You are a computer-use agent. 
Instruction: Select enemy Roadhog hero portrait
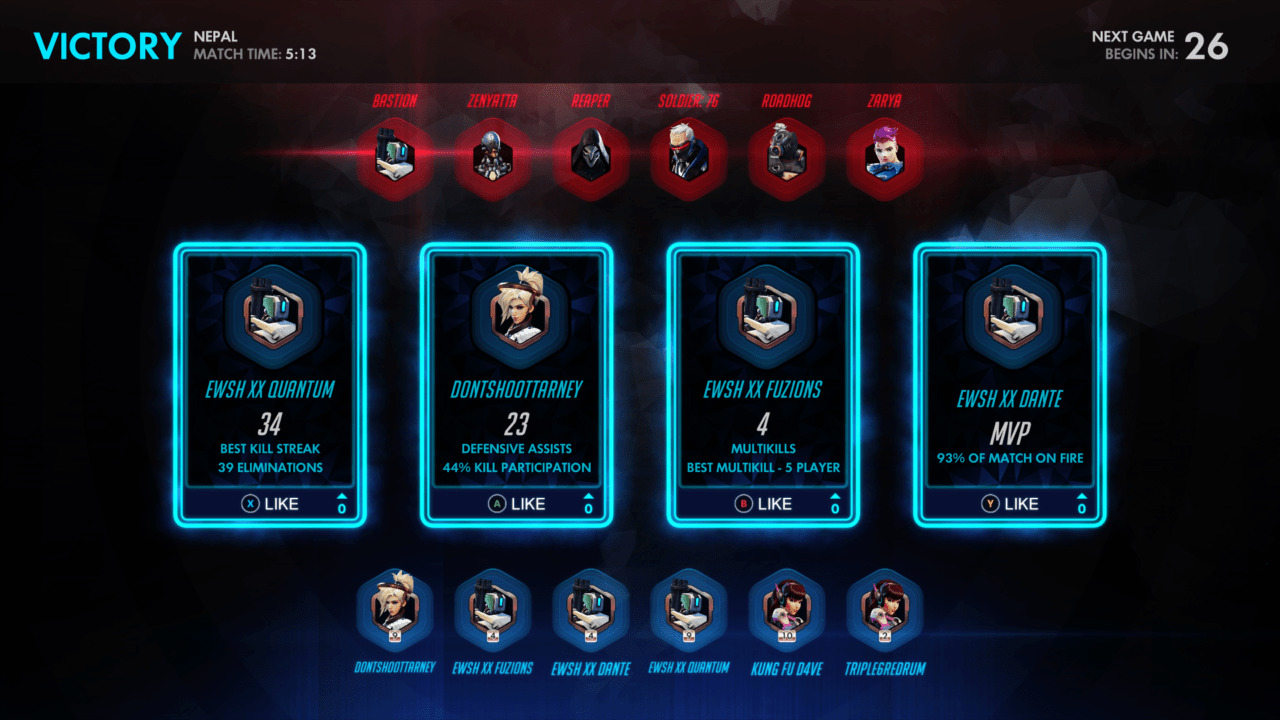pyautogui.click(x=786, y=158)
